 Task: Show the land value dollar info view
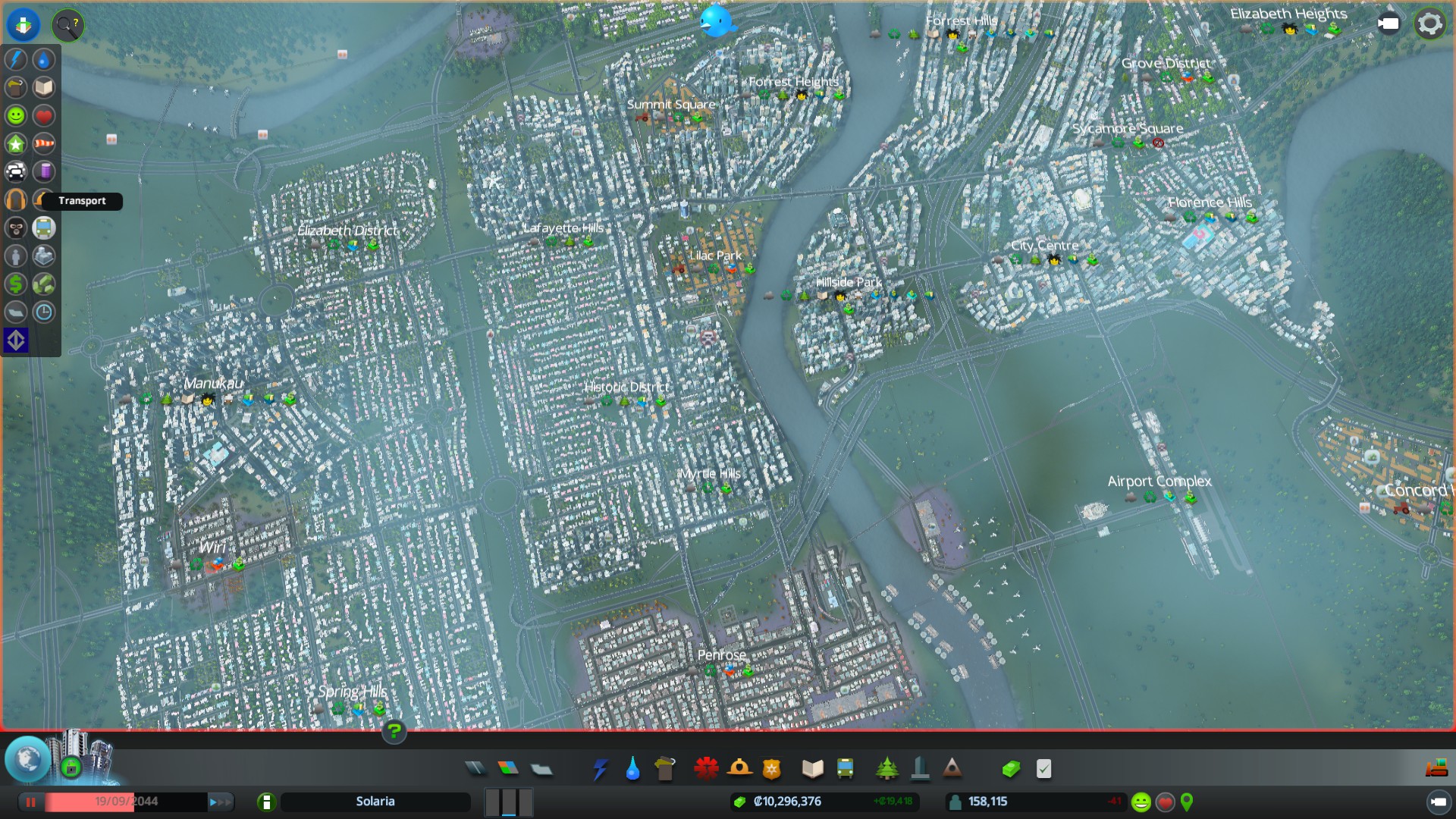coord(16,284)
